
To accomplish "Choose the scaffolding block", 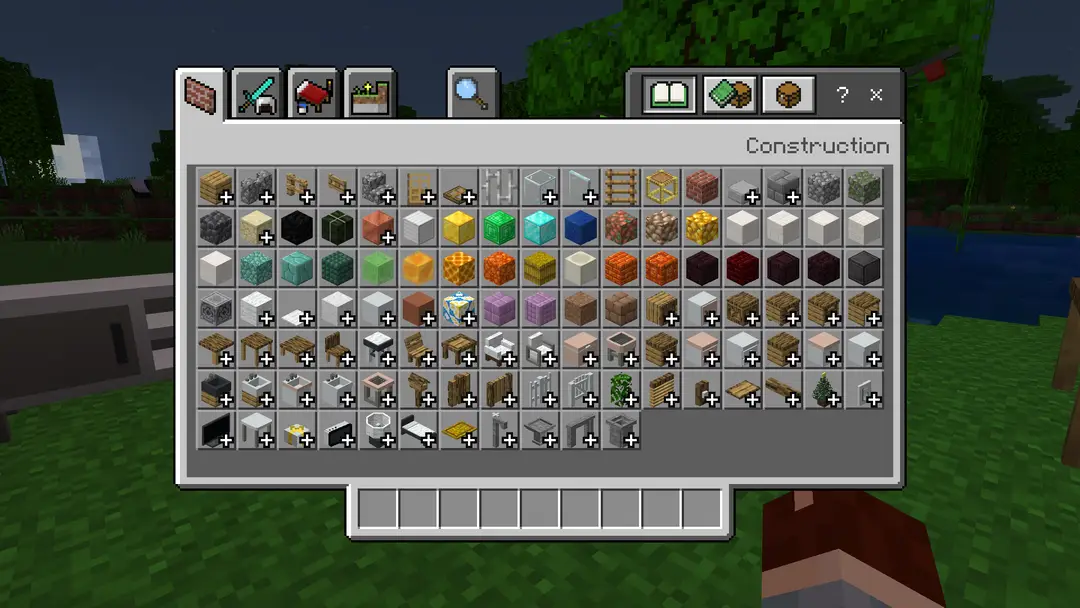I will pyautogui.click(x=662, y=187).
